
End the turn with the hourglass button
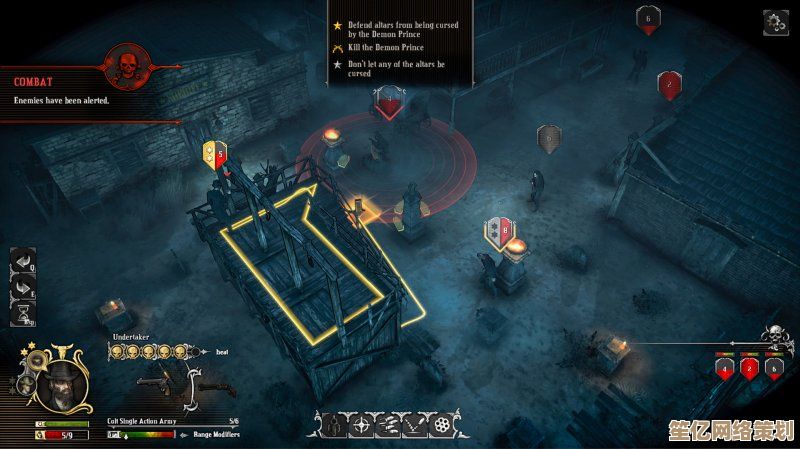click(x=22, y=314)
